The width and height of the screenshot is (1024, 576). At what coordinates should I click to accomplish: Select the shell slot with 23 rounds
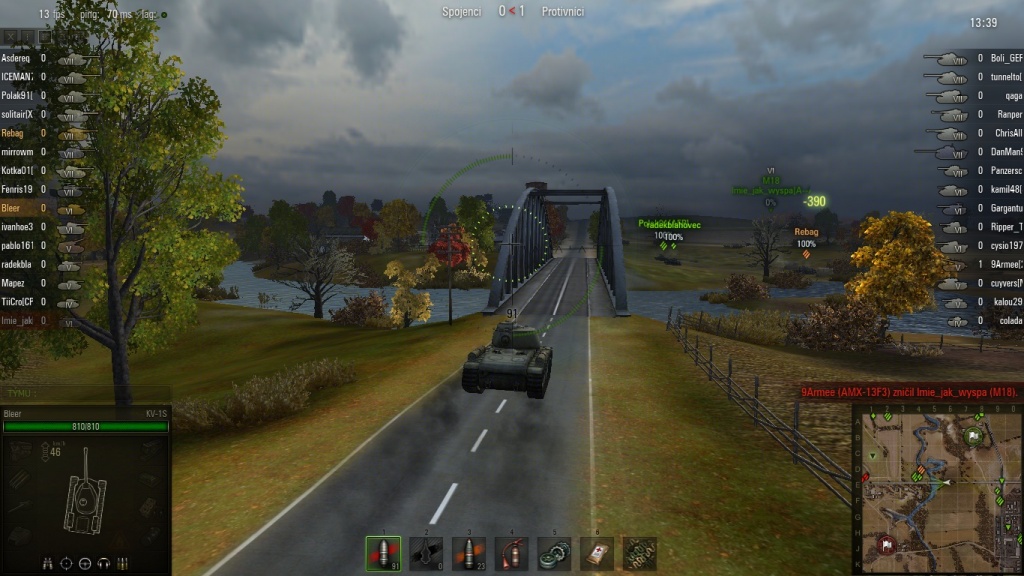pyautogui.click(x=468, y=552)
